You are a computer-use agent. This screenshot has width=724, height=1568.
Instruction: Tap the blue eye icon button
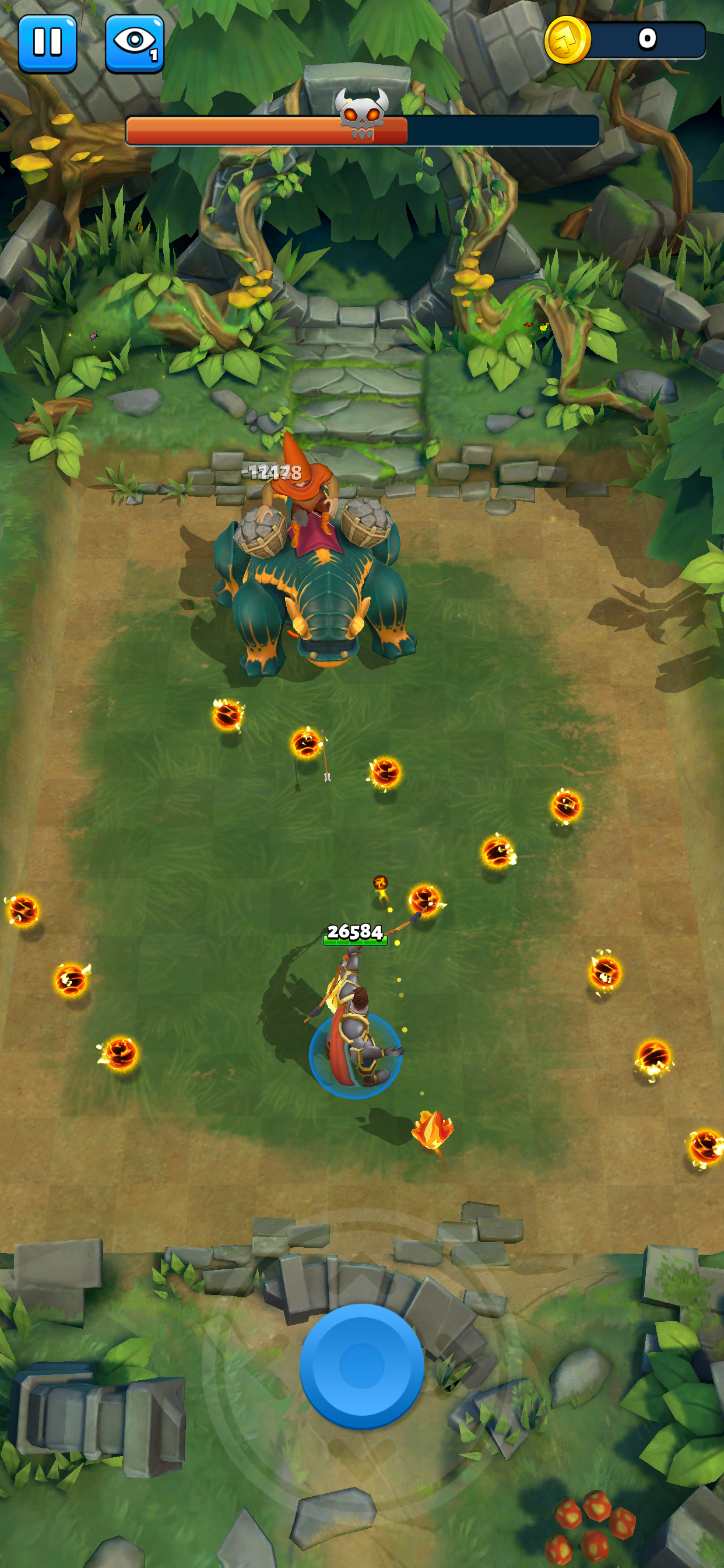click(x=135, y=43)
